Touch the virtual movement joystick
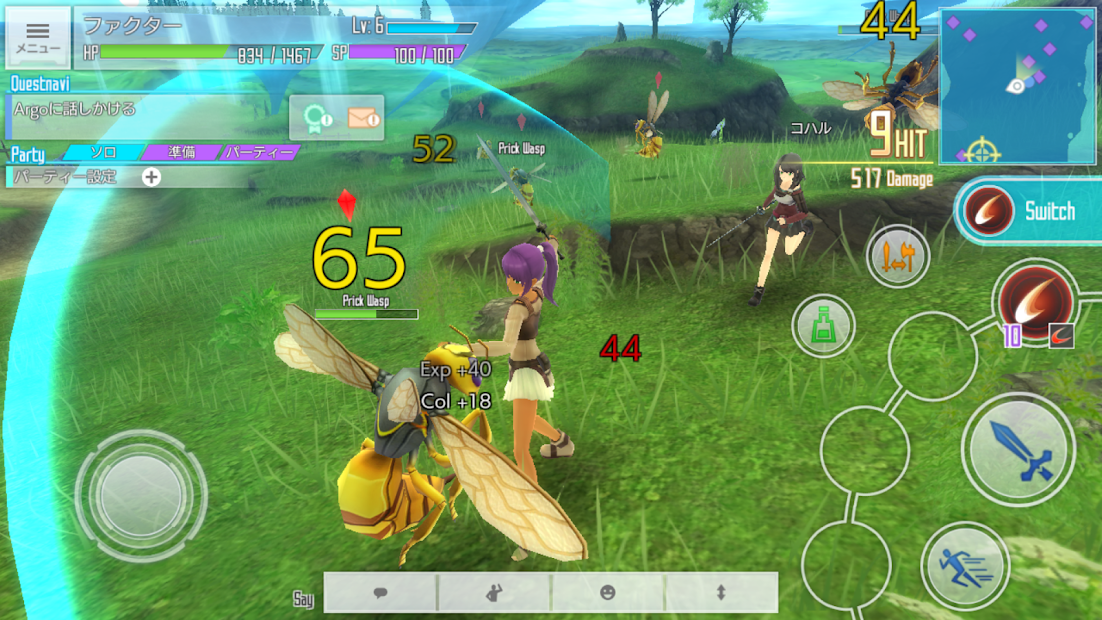The height and width of the screenshot is (620, 1102). 141,494
